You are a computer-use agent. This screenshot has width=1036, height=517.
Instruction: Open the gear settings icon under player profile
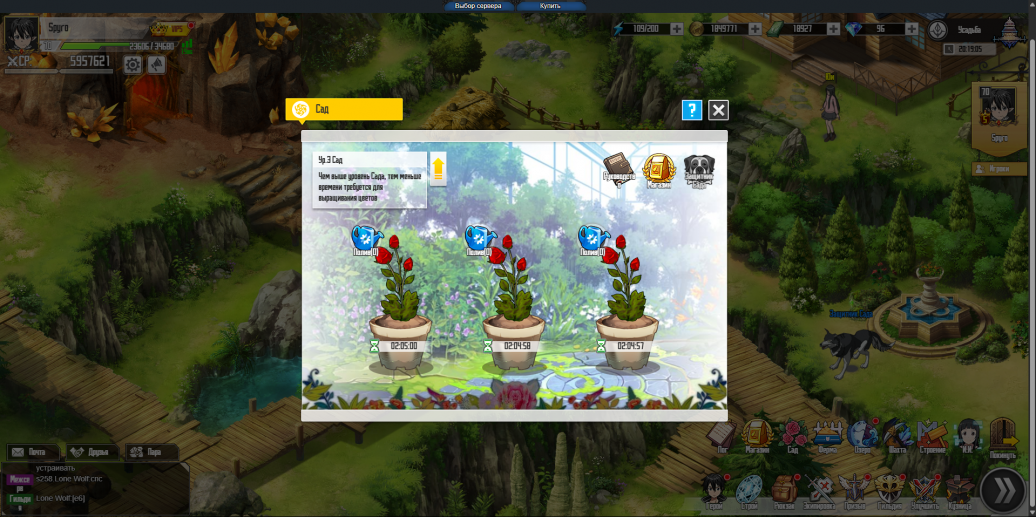point(133,65)
